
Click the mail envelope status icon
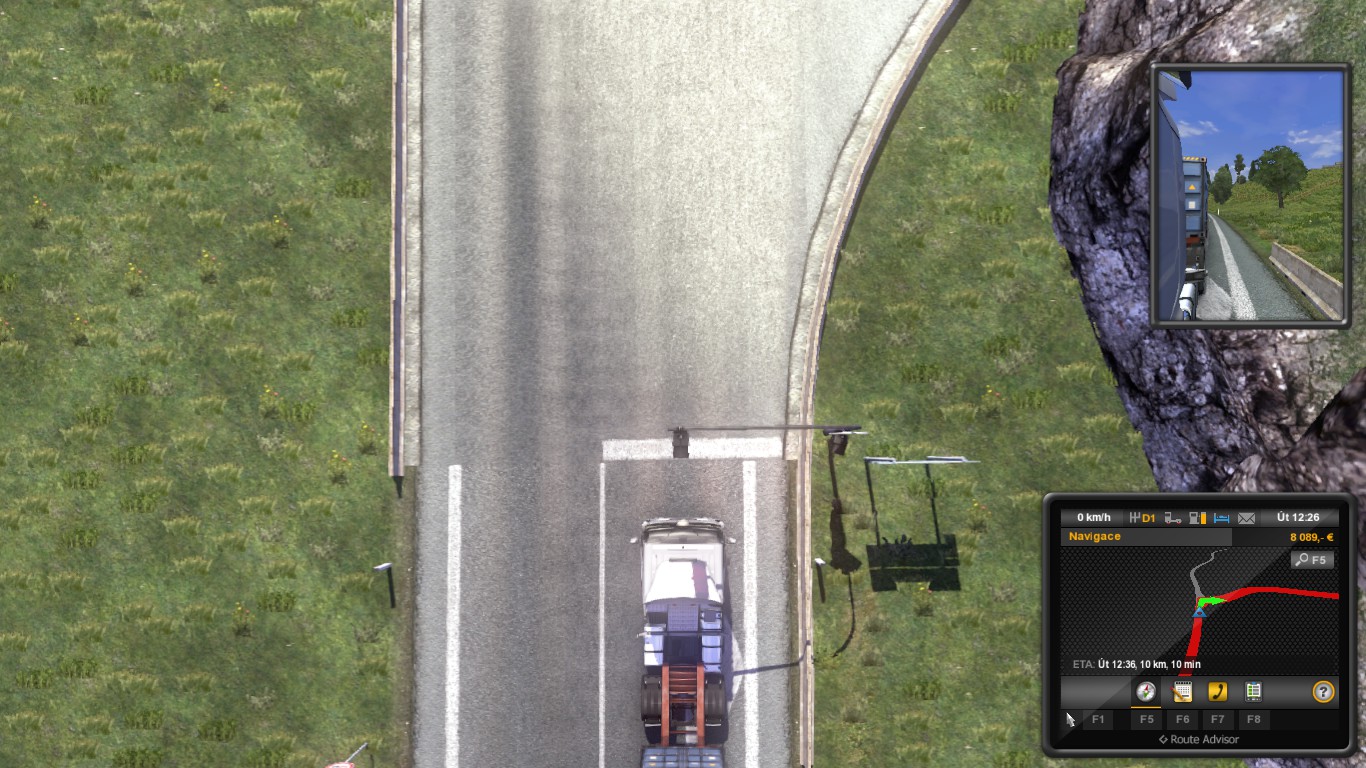click(x=1246, y=517)
